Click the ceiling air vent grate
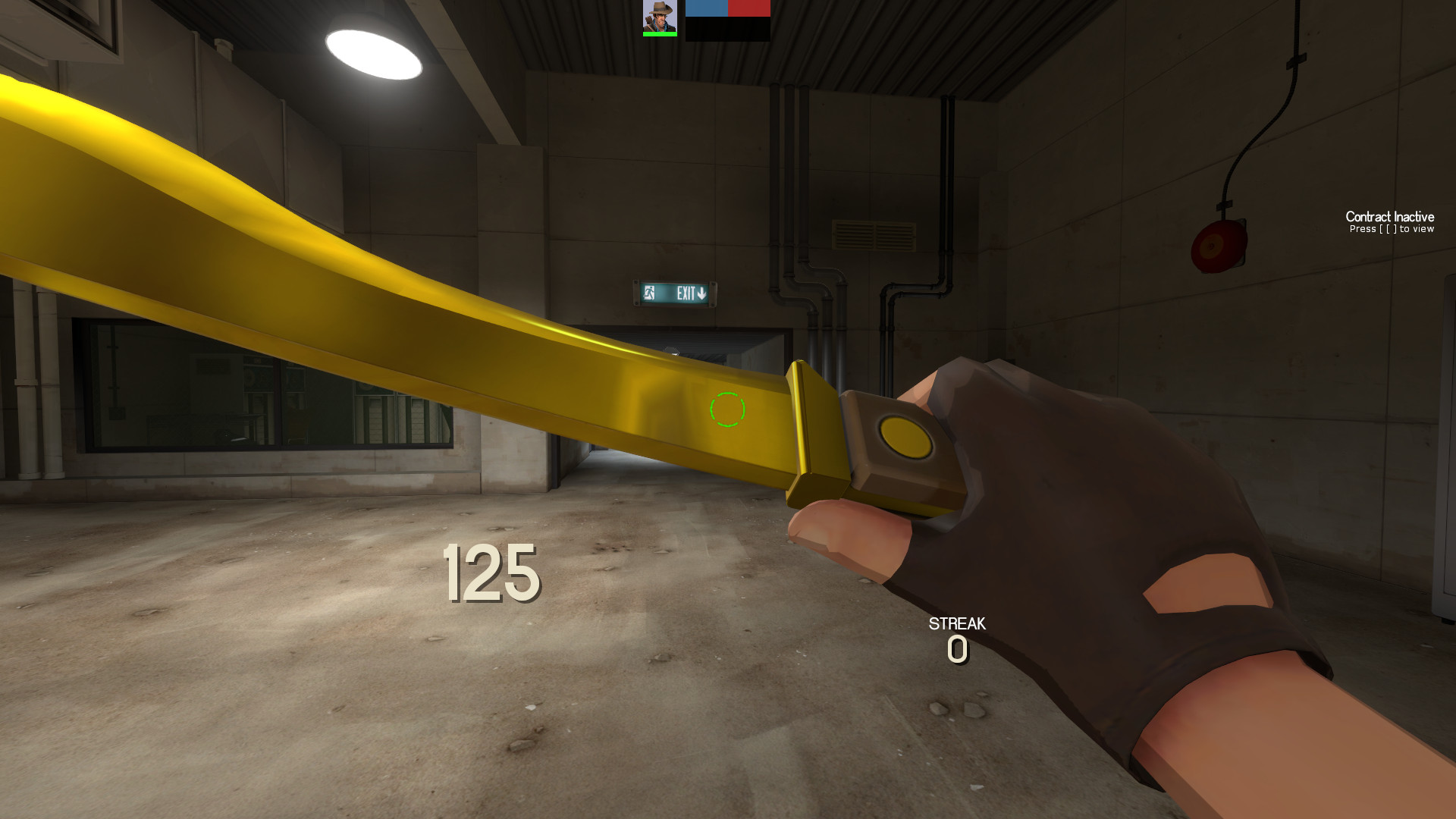The height and width of the screenshot is (819, 1456). point(874,236)
